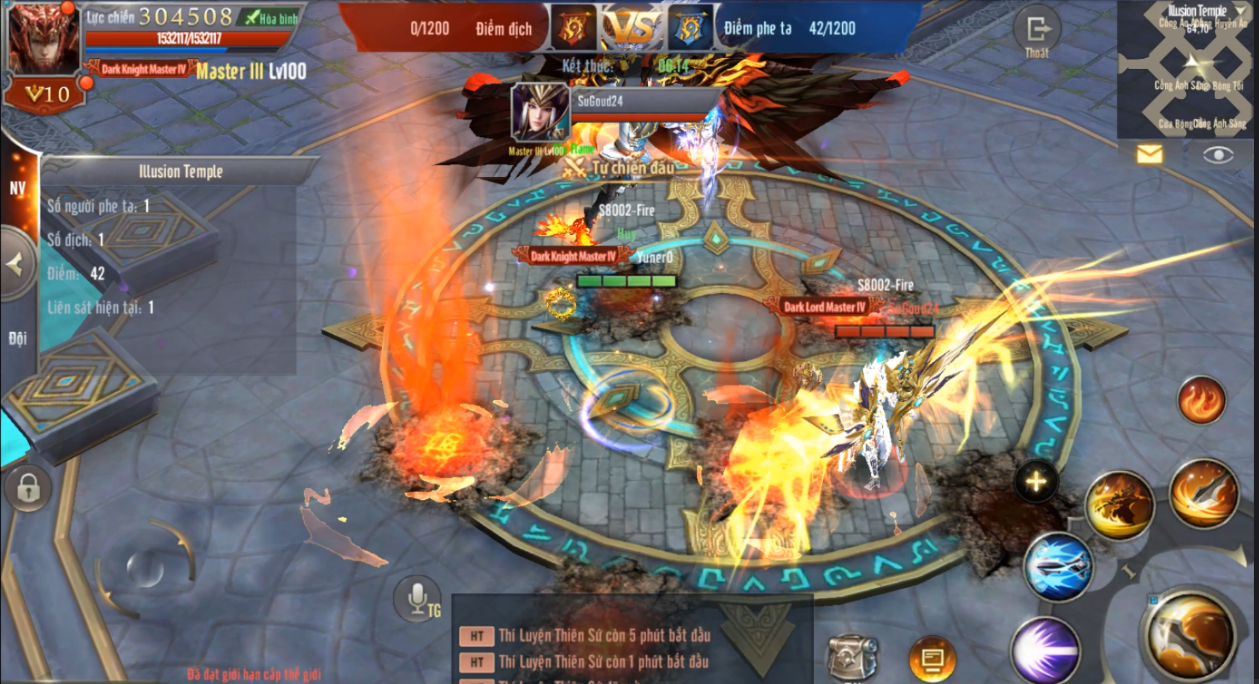Use the main sword attack button
Image resolution: width=1259 pixels, height=684 pixels.
click(x=1189, y=634)
